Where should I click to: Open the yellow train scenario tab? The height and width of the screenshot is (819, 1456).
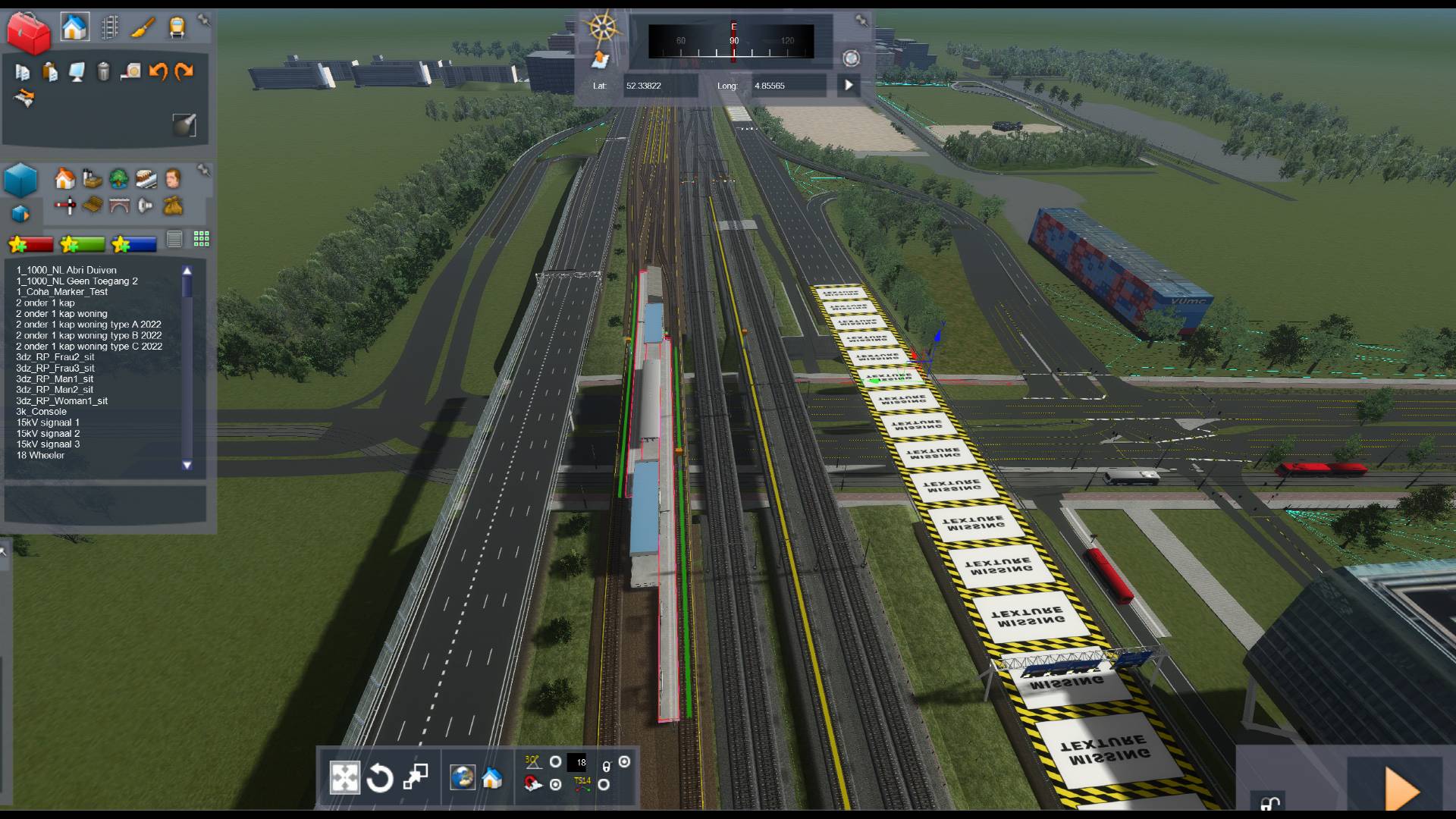177,27
